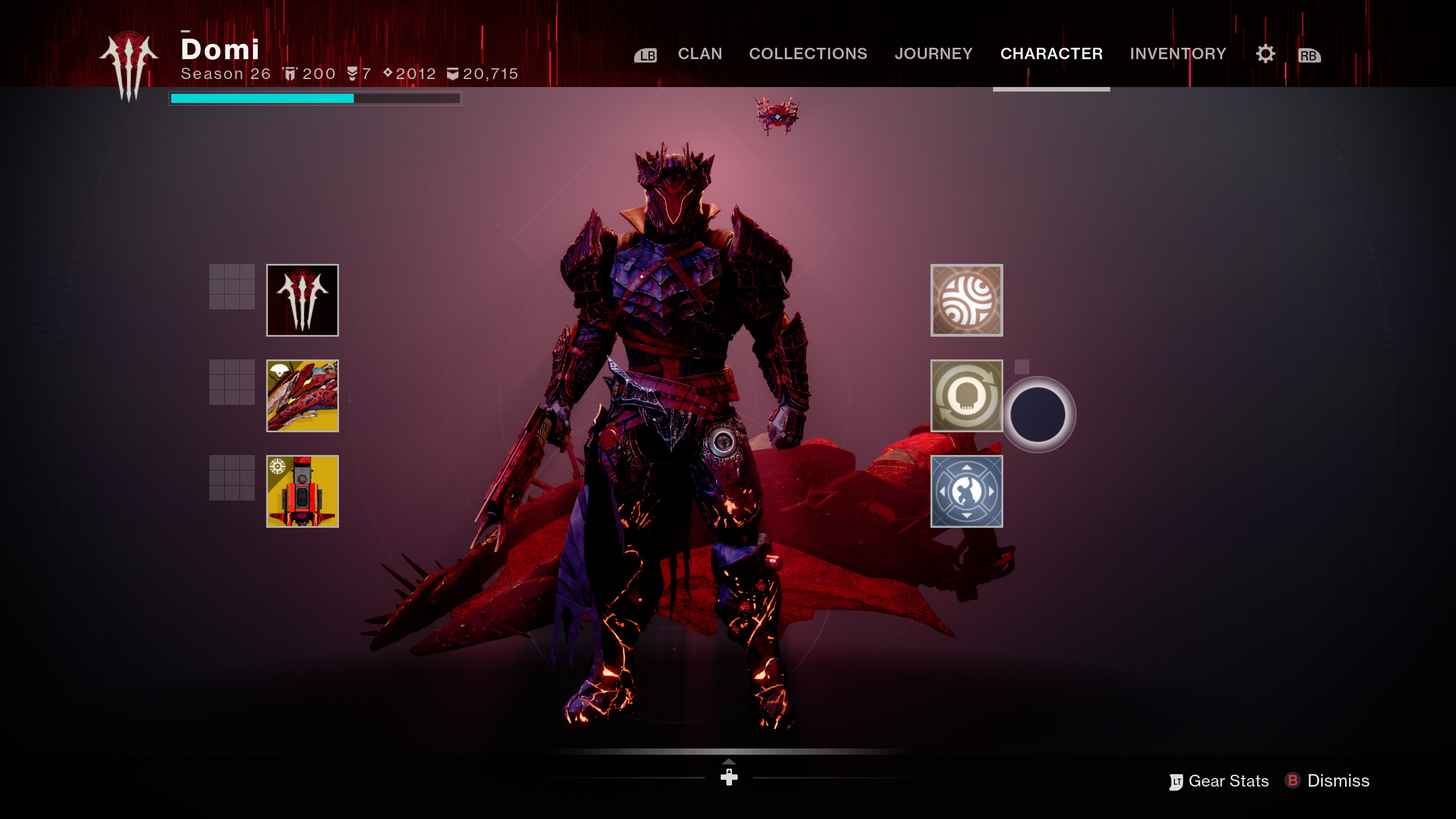Select the Character tab

(1051, 53)
